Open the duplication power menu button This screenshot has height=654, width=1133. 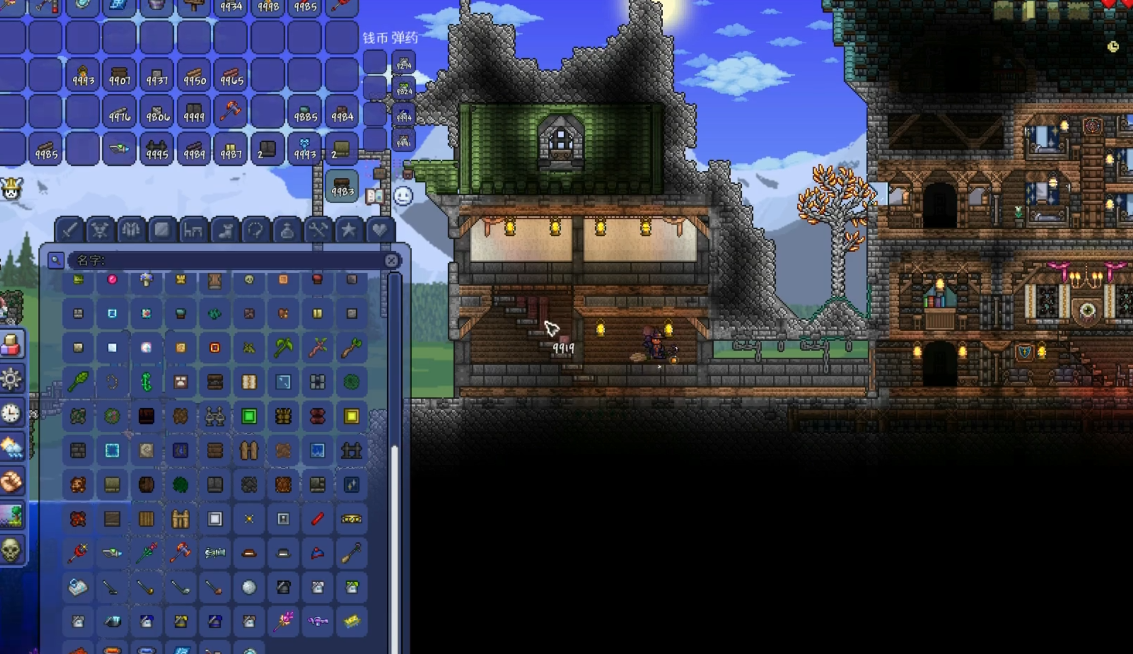tap(11, 345)
